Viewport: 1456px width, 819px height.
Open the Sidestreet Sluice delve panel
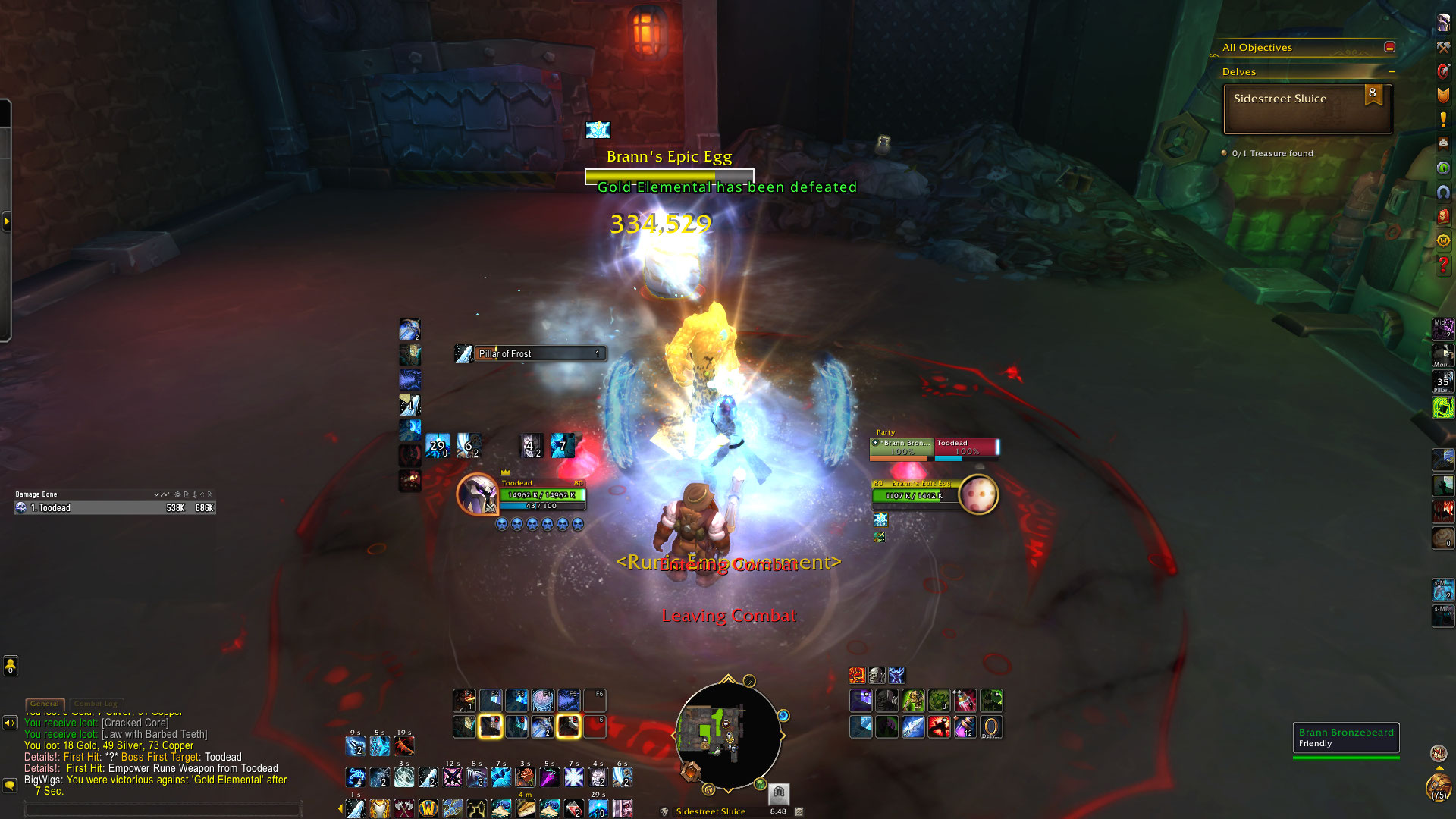point(1307,108)
